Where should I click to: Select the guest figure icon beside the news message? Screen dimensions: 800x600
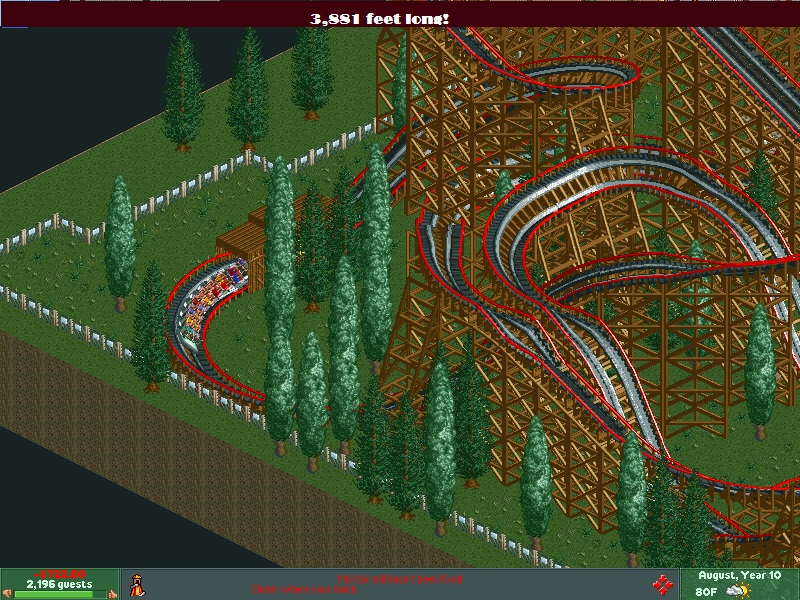pyautogui.click(x=137, y=584)
